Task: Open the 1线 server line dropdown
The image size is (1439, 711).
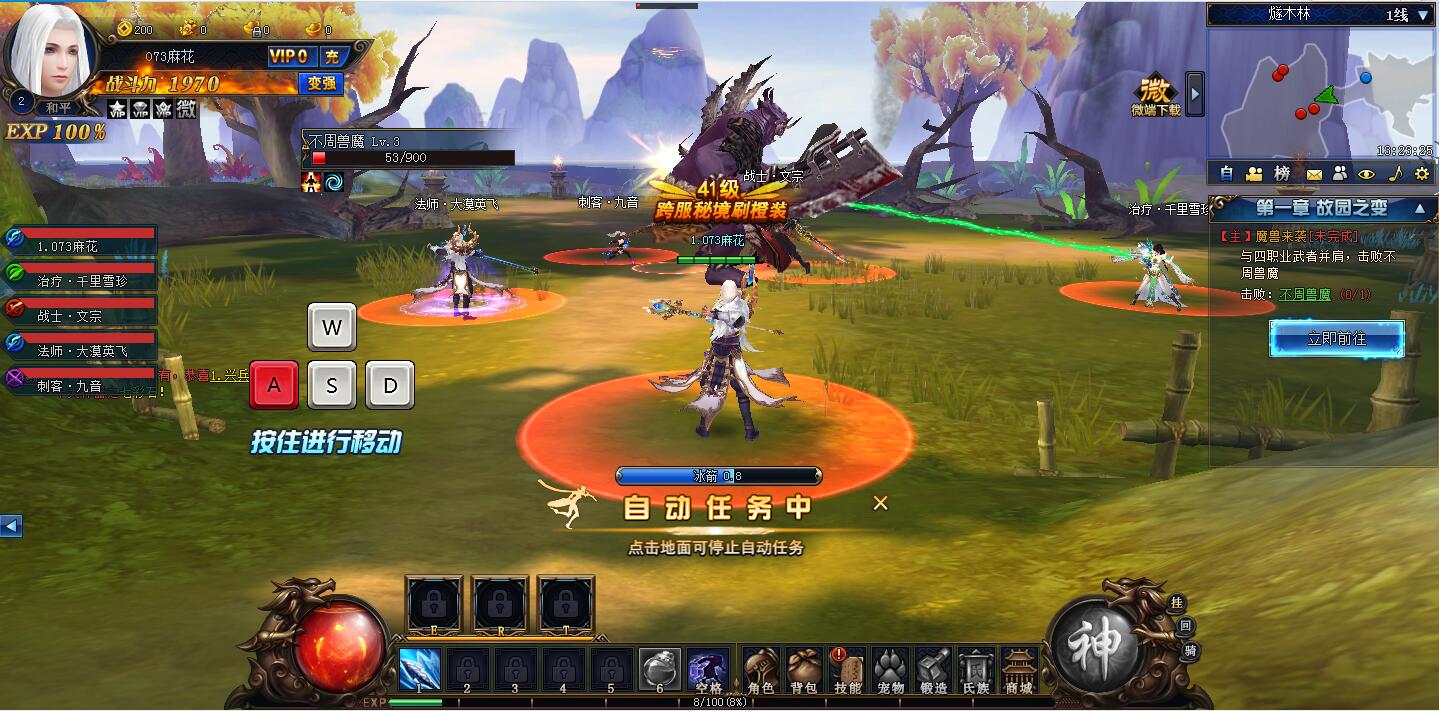Action: coord(1423,15)
